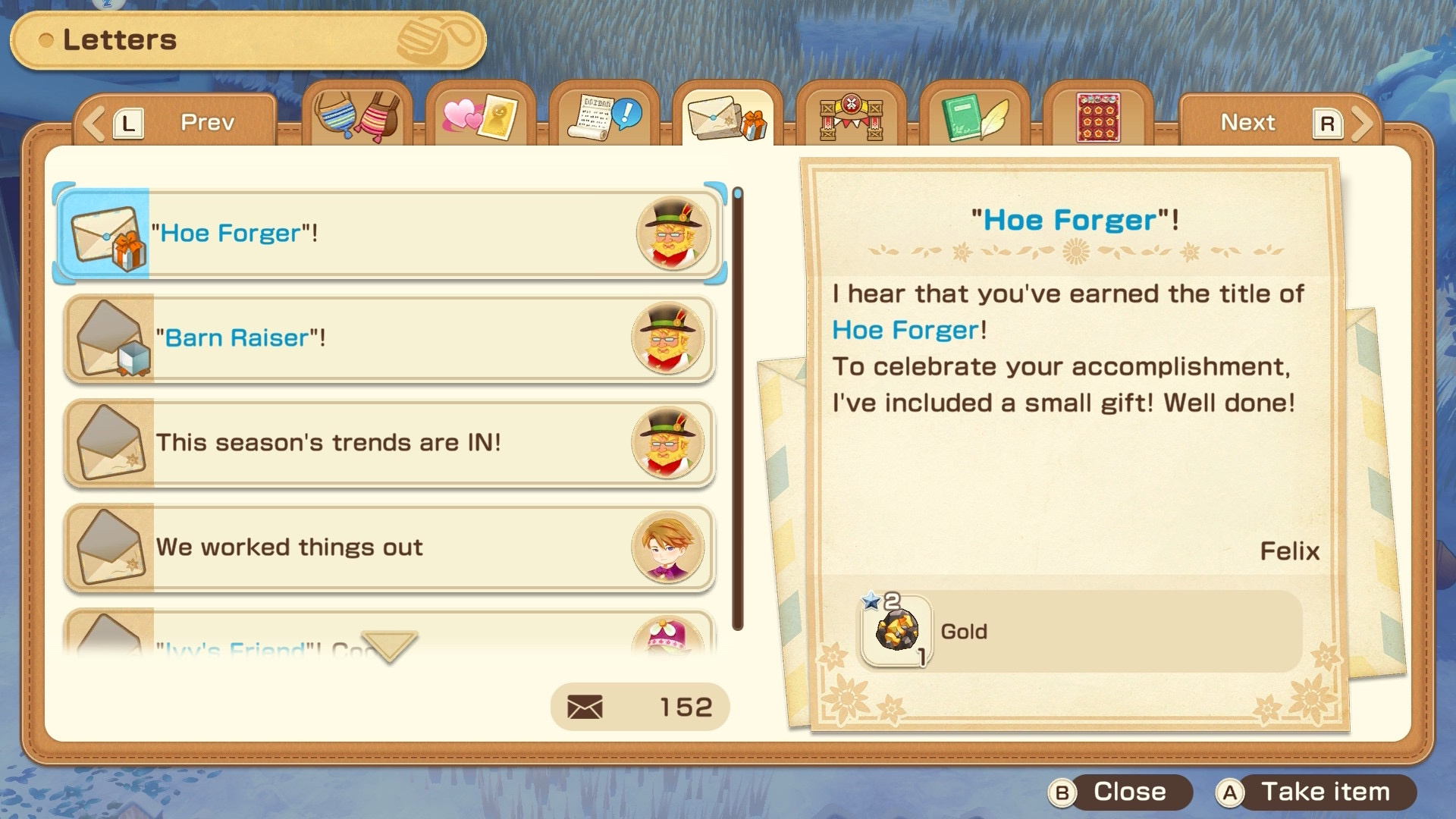1456x819 pixels.
Task: Open the "We worked things out" letter
Action: (388, 548)
